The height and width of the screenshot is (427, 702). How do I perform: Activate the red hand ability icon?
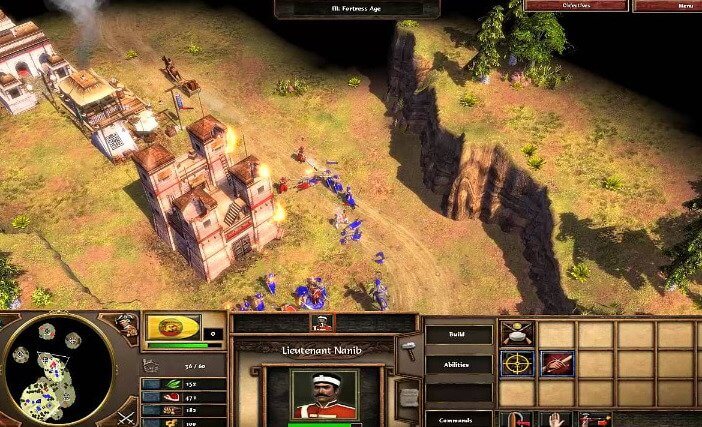[x=557, y=364]
